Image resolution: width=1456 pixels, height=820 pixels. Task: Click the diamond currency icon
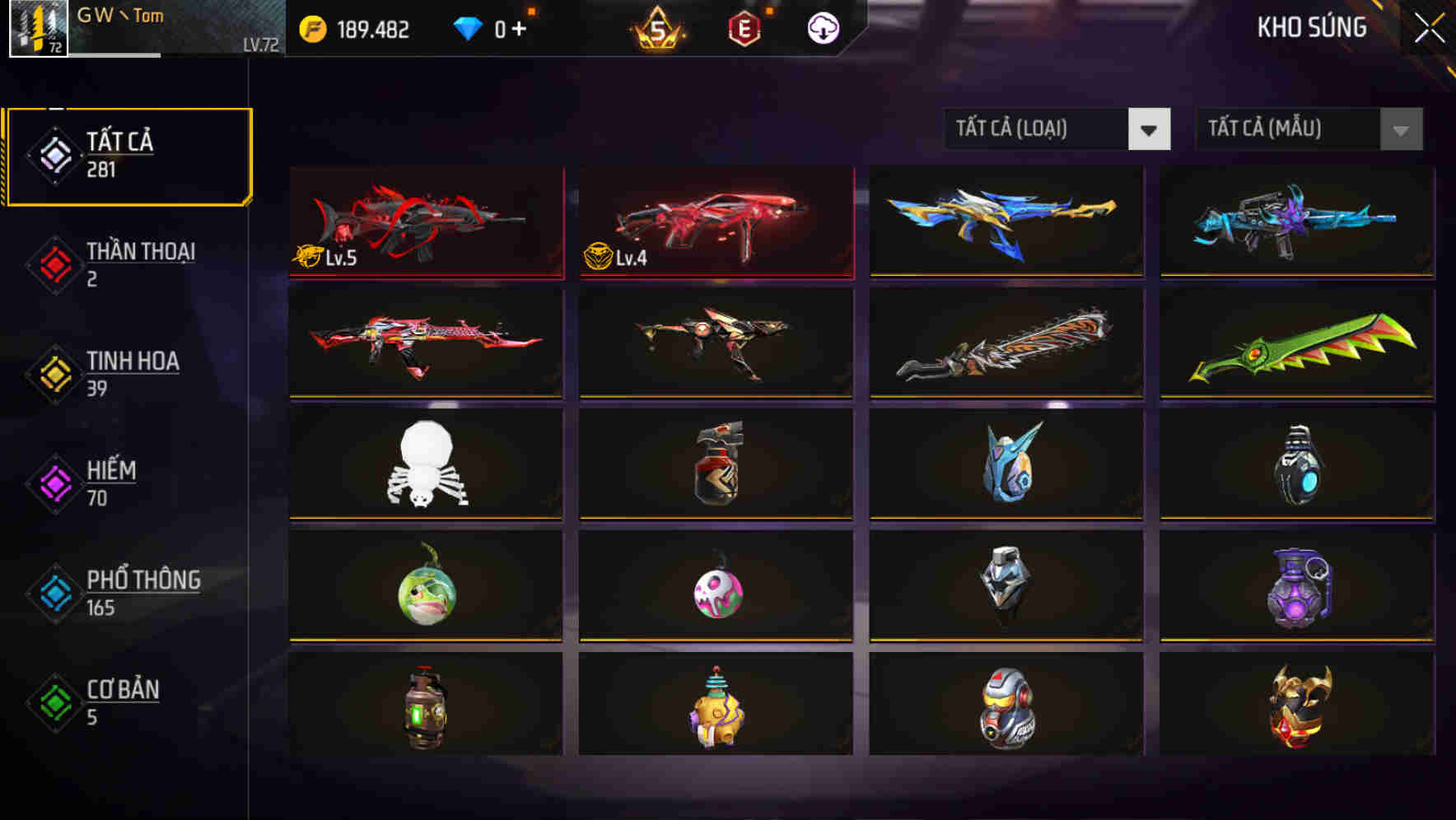(467, 27)
